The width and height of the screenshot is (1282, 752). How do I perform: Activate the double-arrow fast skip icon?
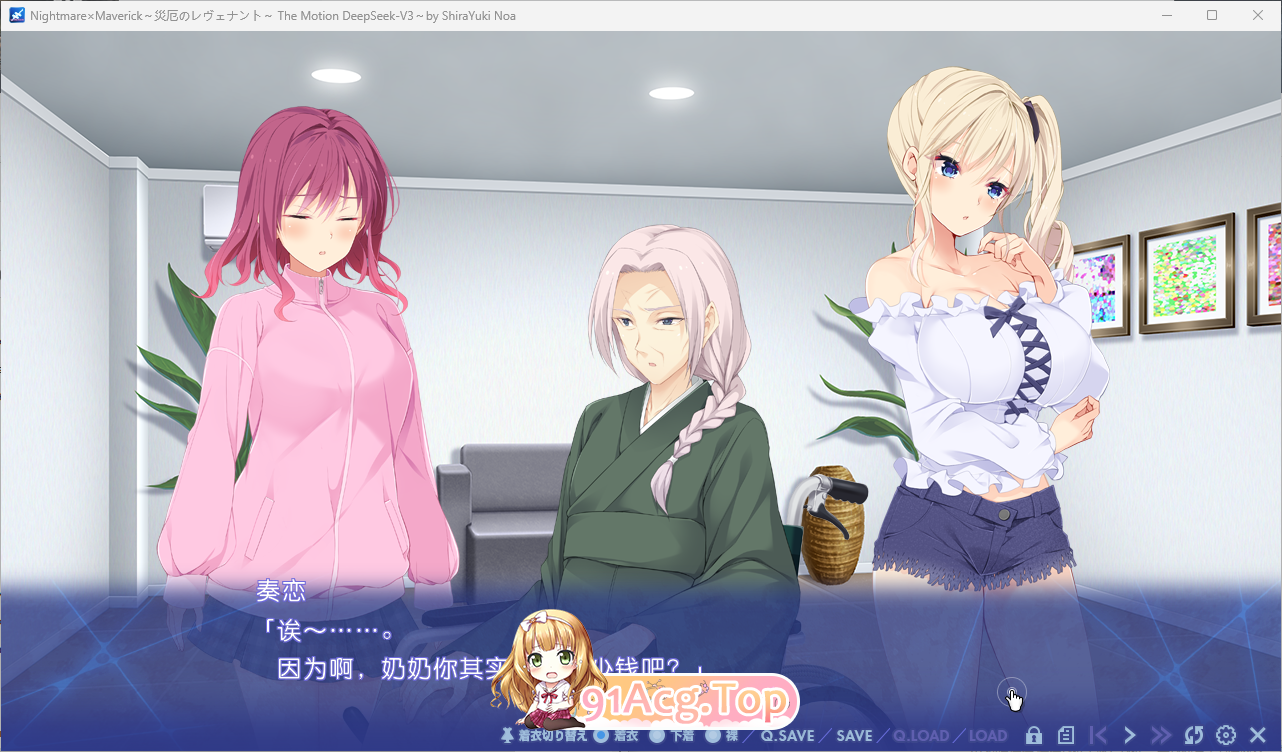tap(1161, 734)
